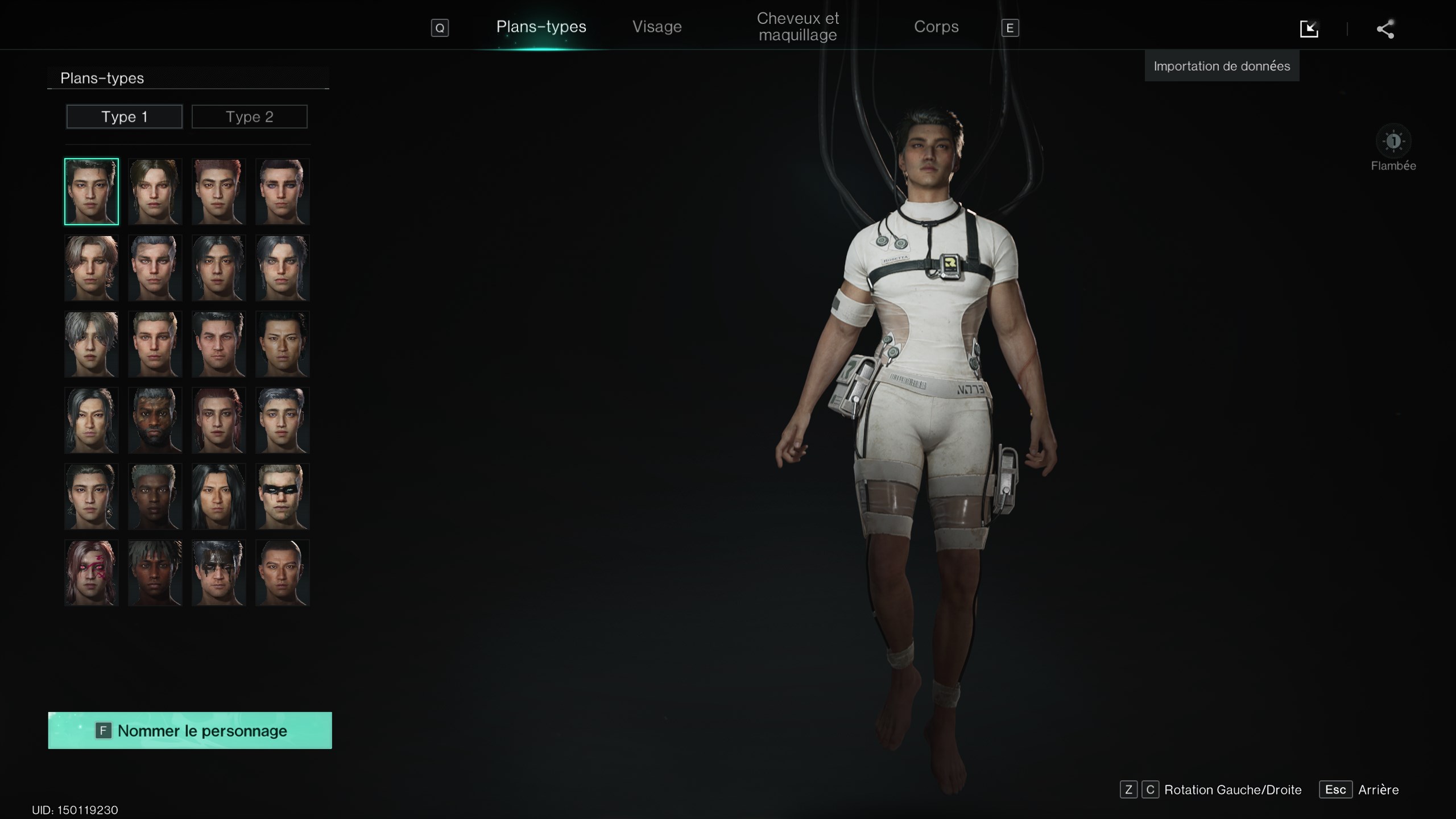Toggle the Flambée lighting option
This screenshot has height=819, width=1456.
[1393, 140]
